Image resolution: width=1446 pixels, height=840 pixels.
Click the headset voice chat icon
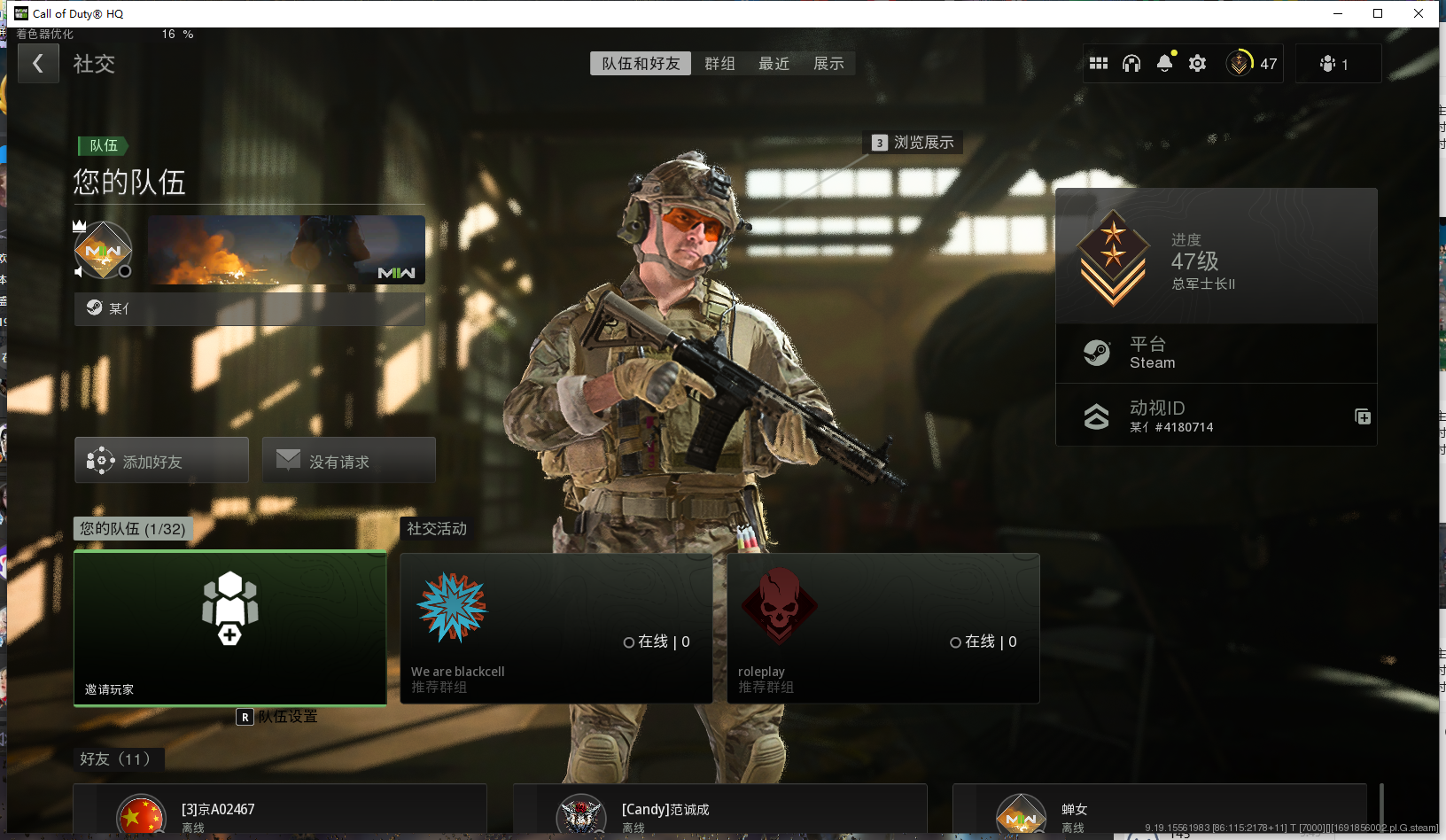(1131, 64)
